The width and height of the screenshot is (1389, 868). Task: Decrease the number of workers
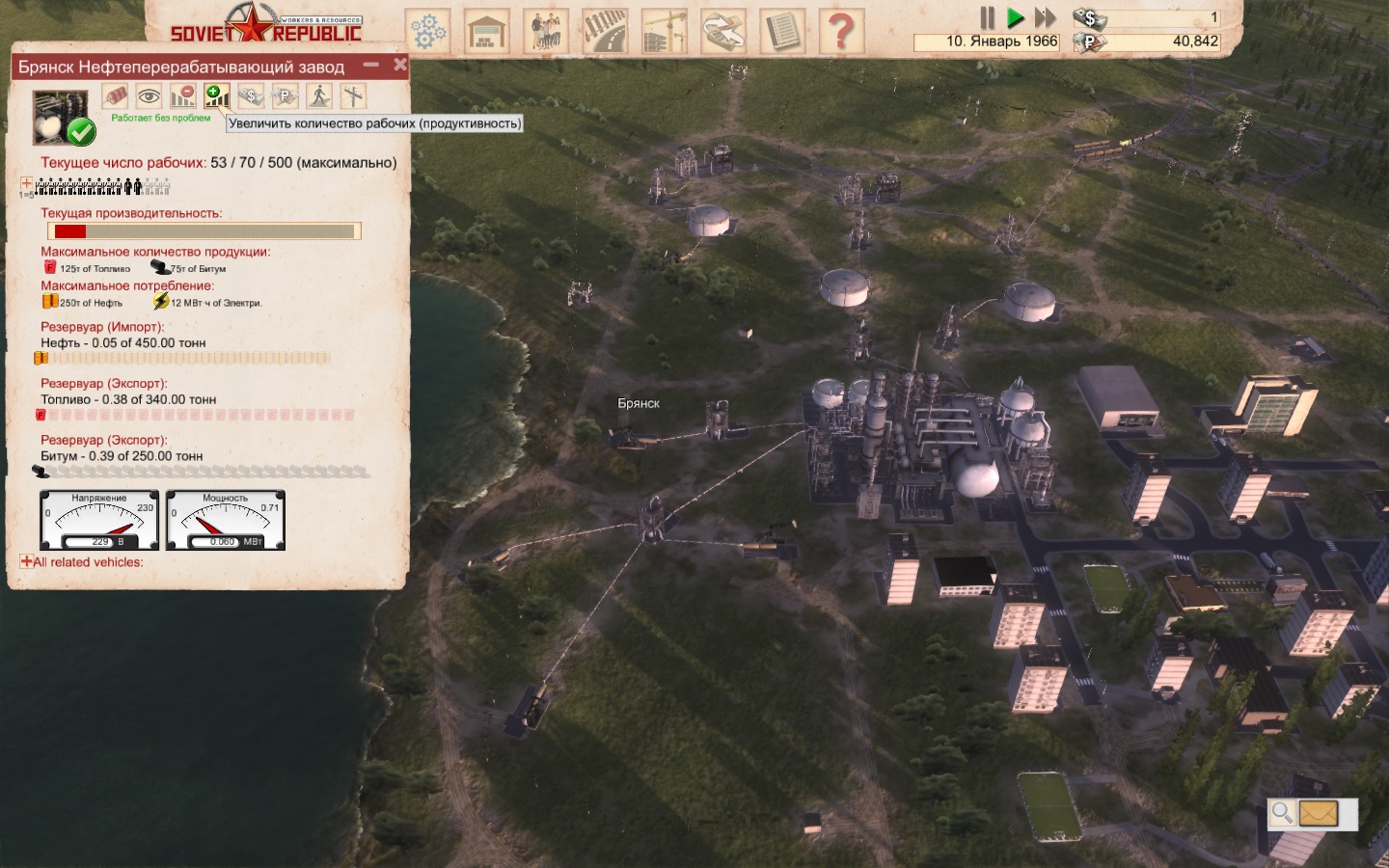[x=182, y=96]
